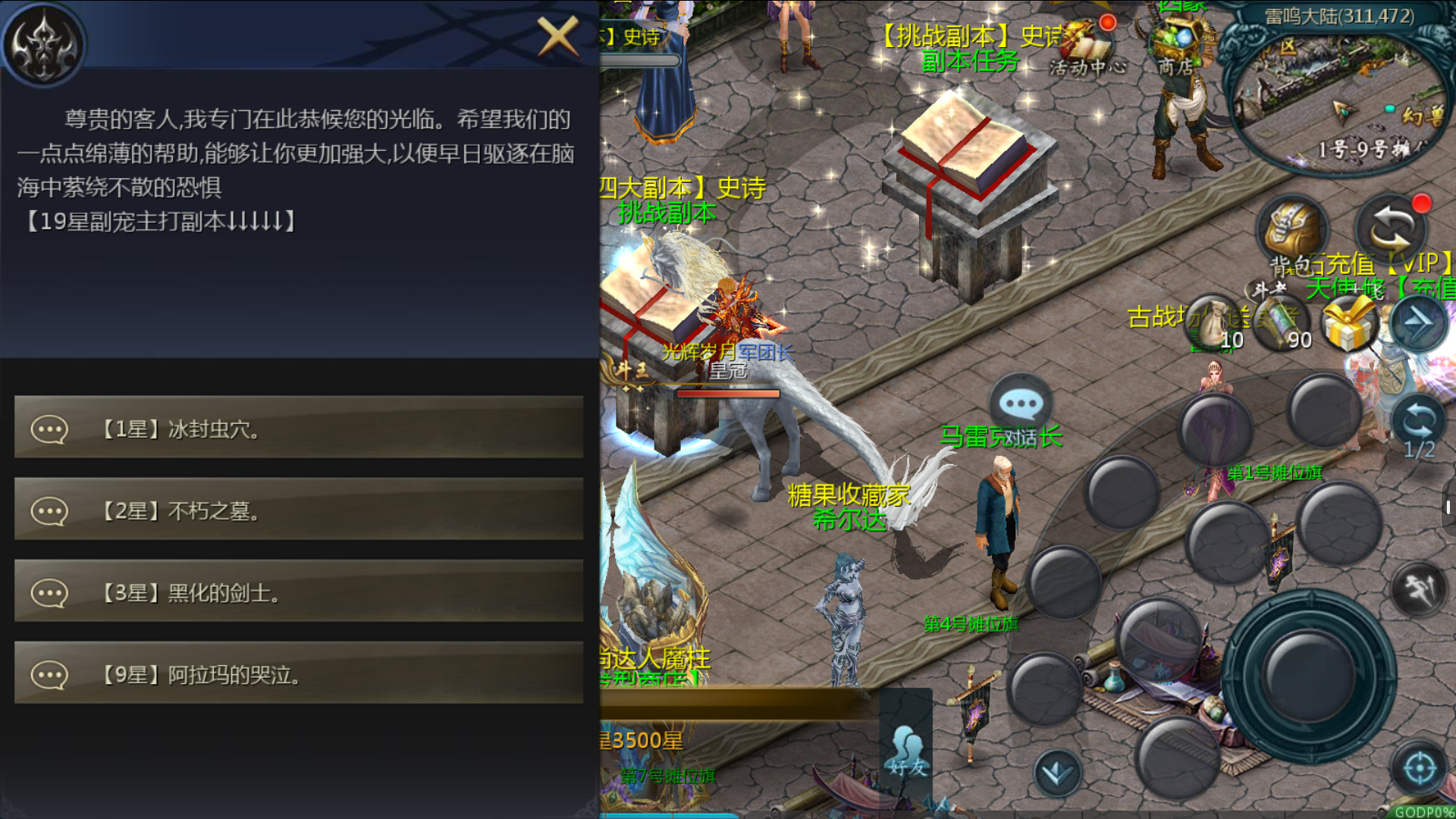Tap the chat bubble dialogue button
This screenshot has height=819, width=1456.
[x=1021, y=403]
